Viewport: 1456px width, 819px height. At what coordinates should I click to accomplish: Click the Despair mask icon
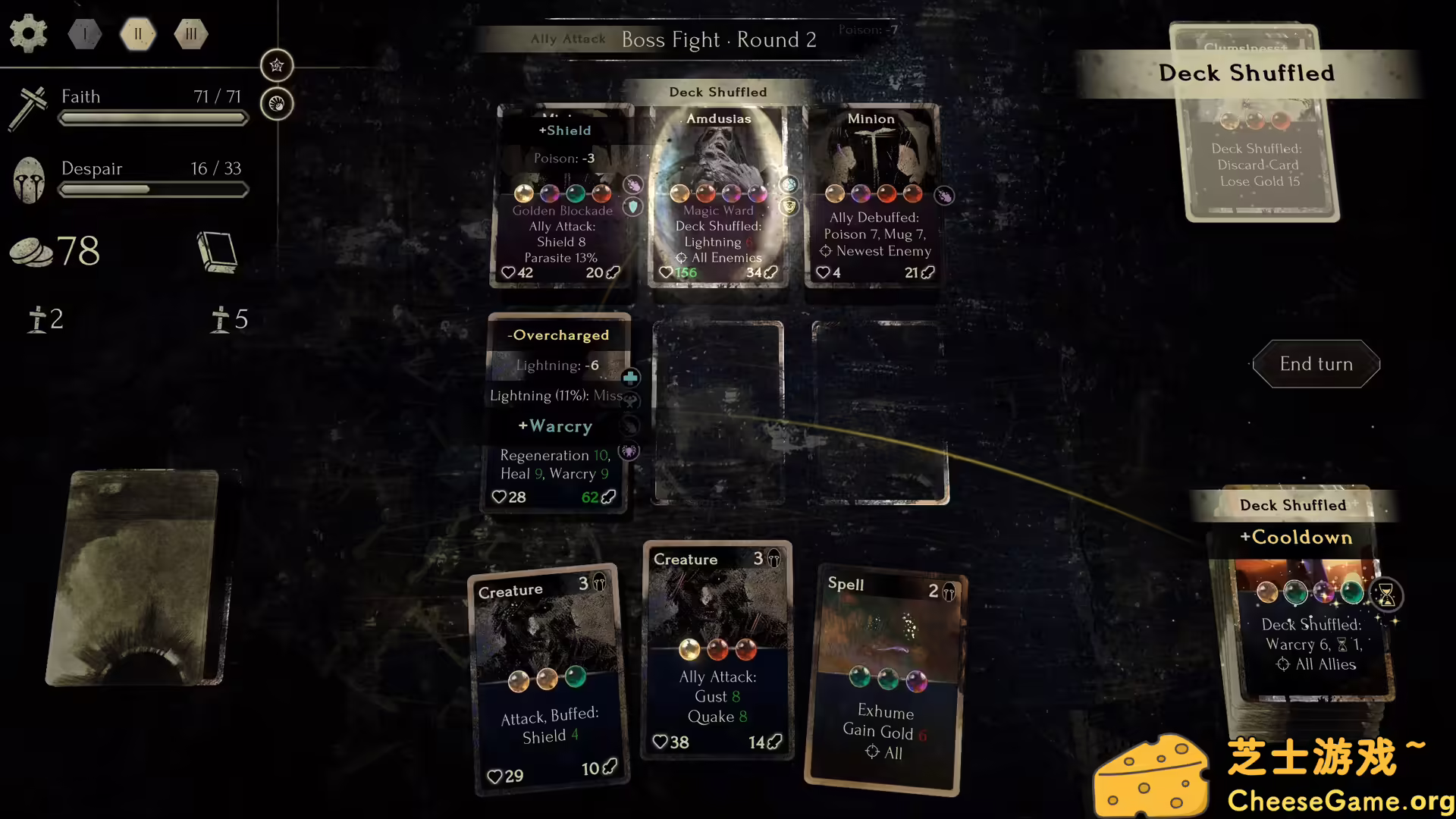click(x=29, y=179)
